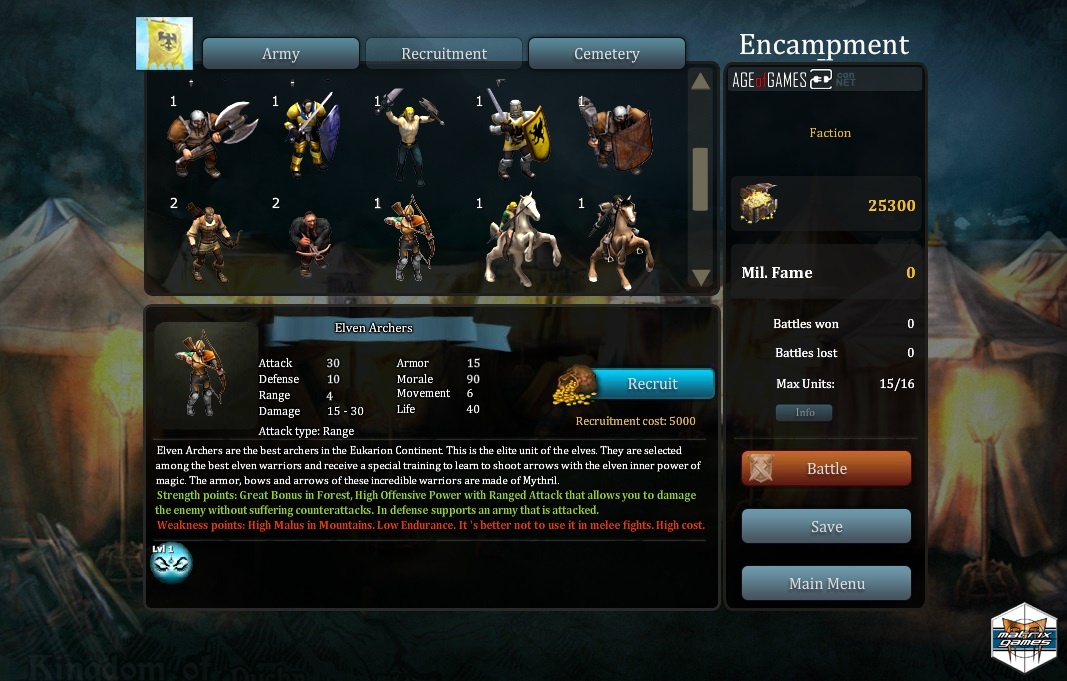This screenshot has height=681, width=1067.
Task: Click the Level 1 skill icon
Action: coord(170,563)
